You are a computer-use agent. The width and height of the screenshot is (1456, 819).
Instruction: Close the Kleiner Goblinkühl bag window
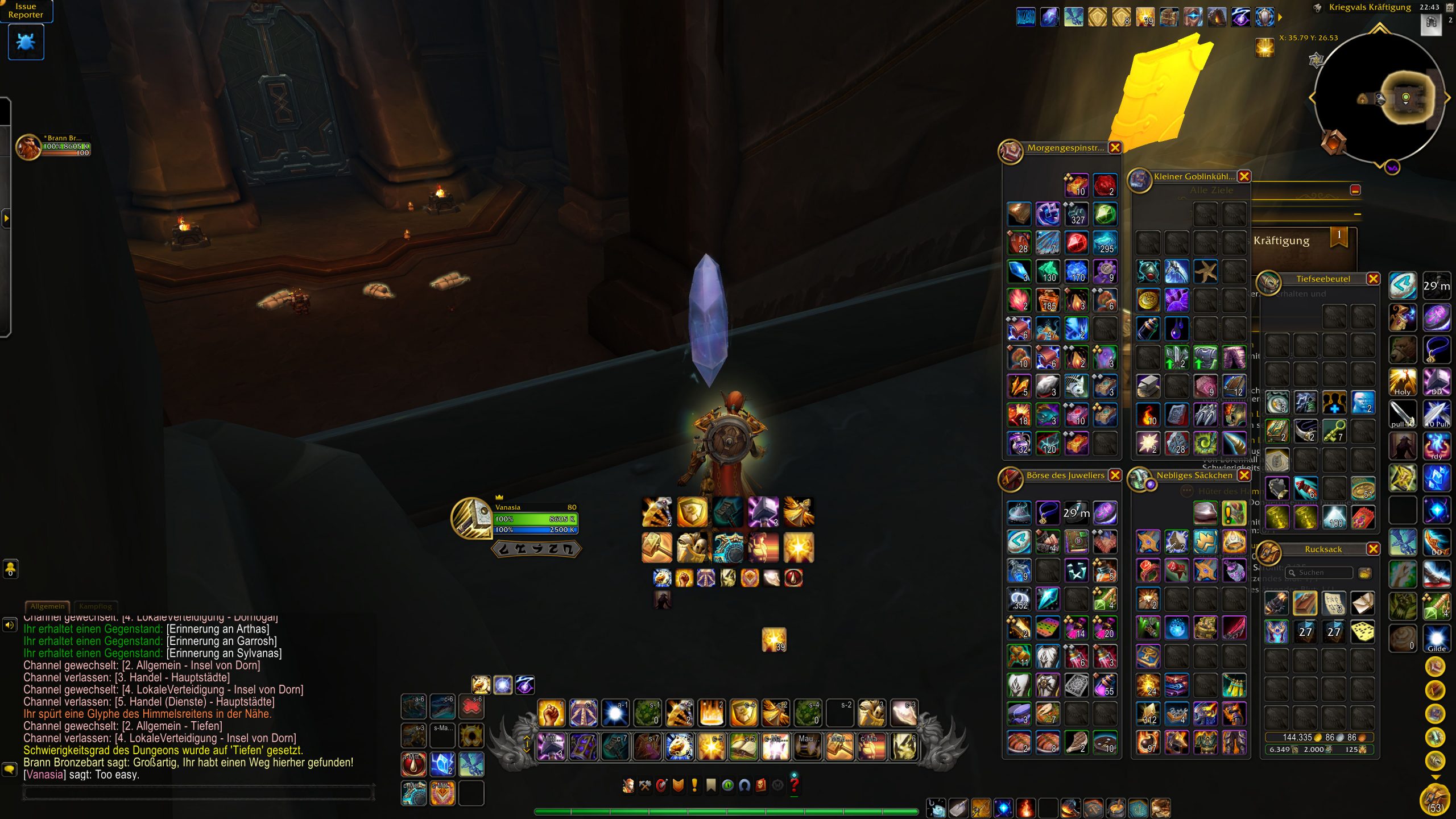point(1244,177)
